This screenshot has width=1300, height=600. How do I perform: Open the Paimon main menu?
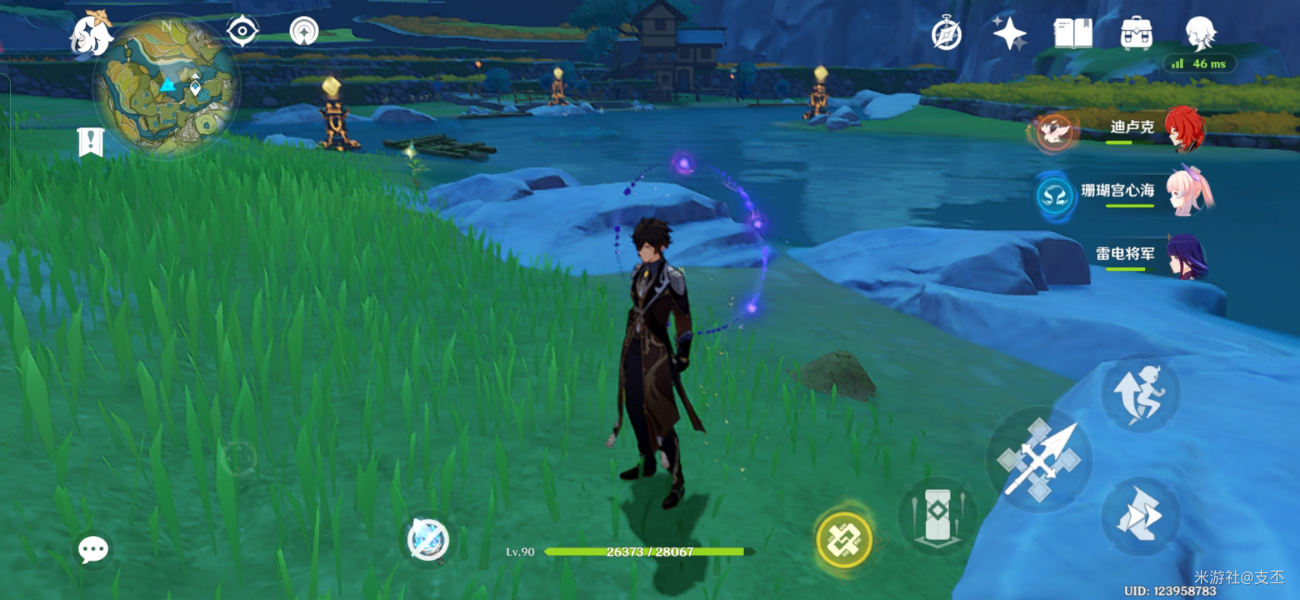coord(90,35)
